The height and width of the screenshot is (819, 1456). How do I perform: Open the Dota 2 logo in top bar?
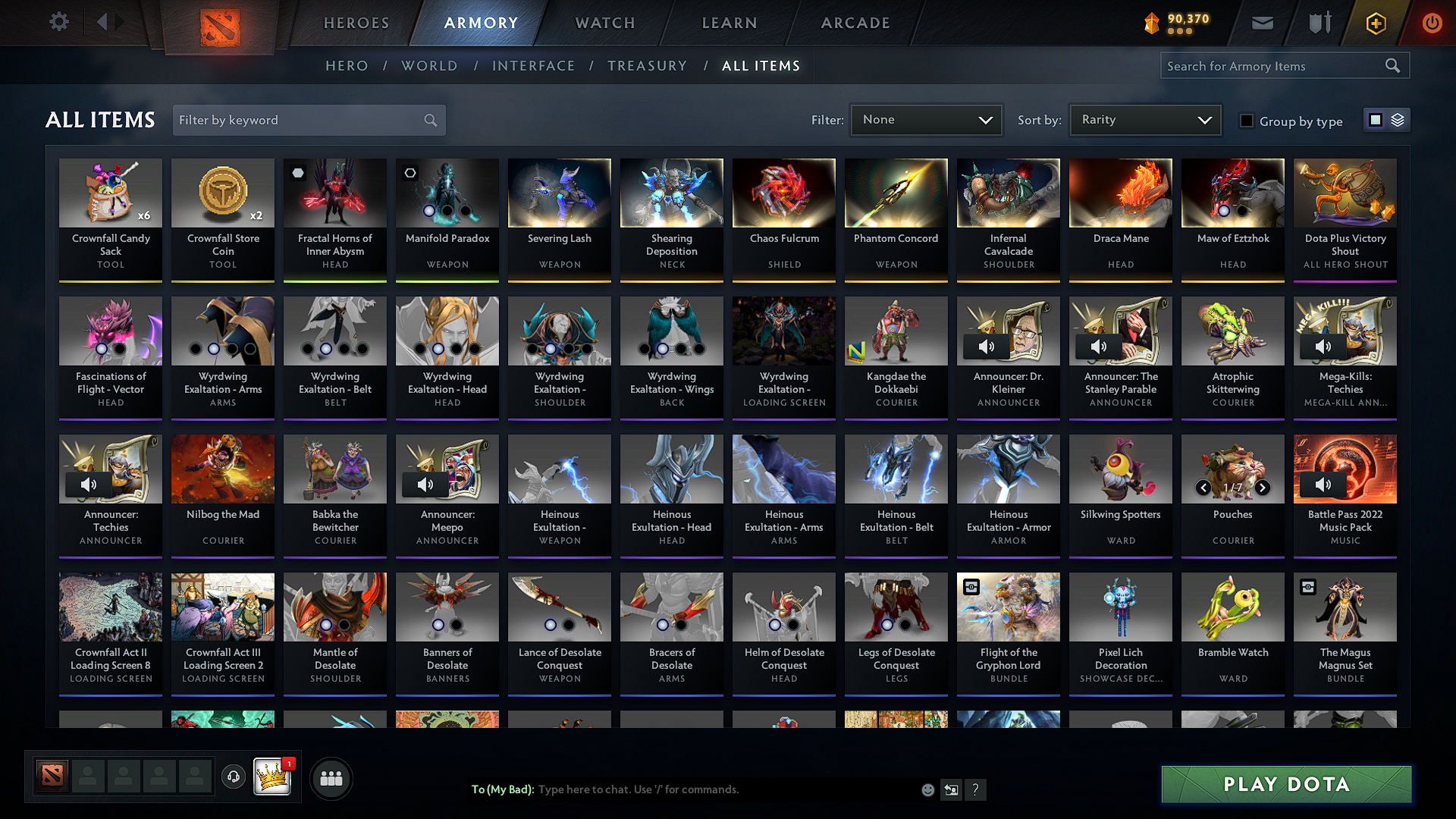pos(220,23)
